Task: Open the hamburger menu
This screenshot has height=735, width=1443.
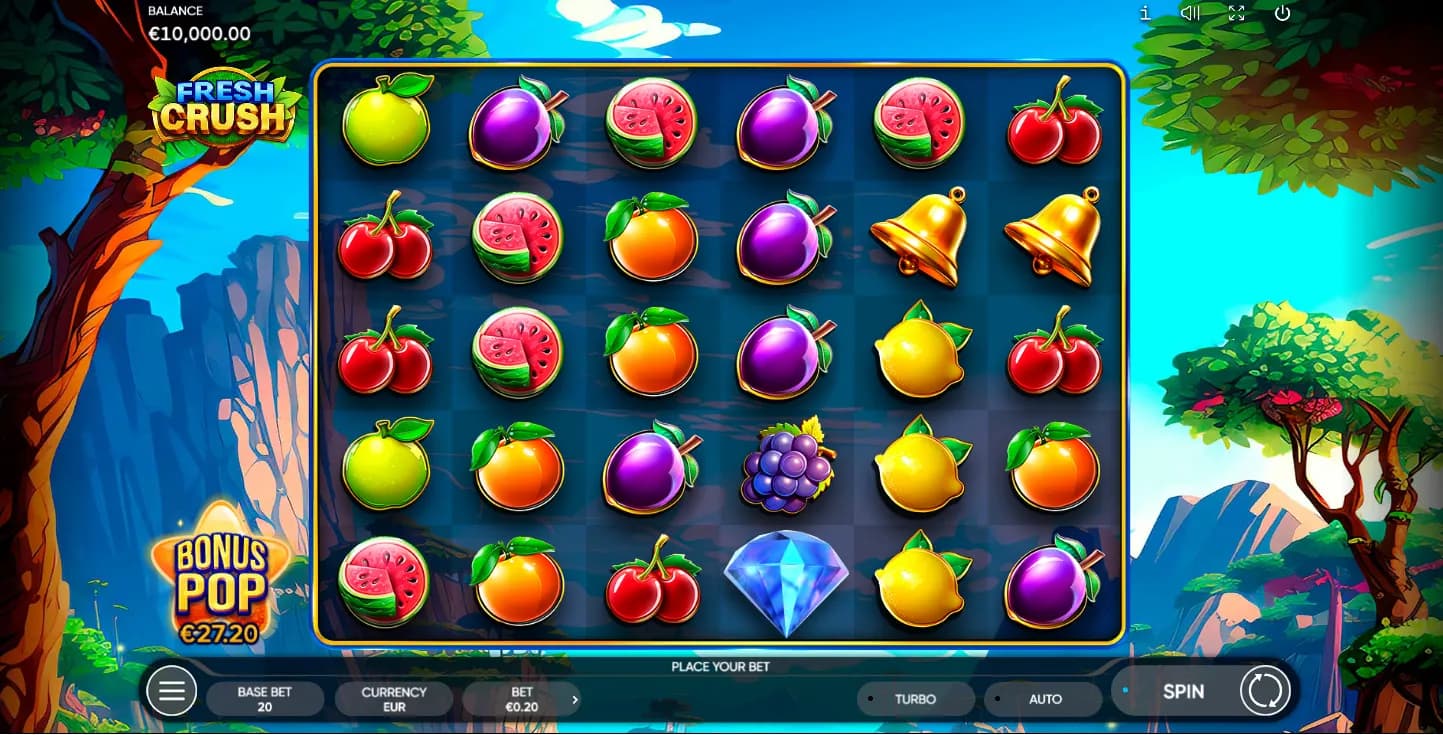Action: [x=171, y=691]
